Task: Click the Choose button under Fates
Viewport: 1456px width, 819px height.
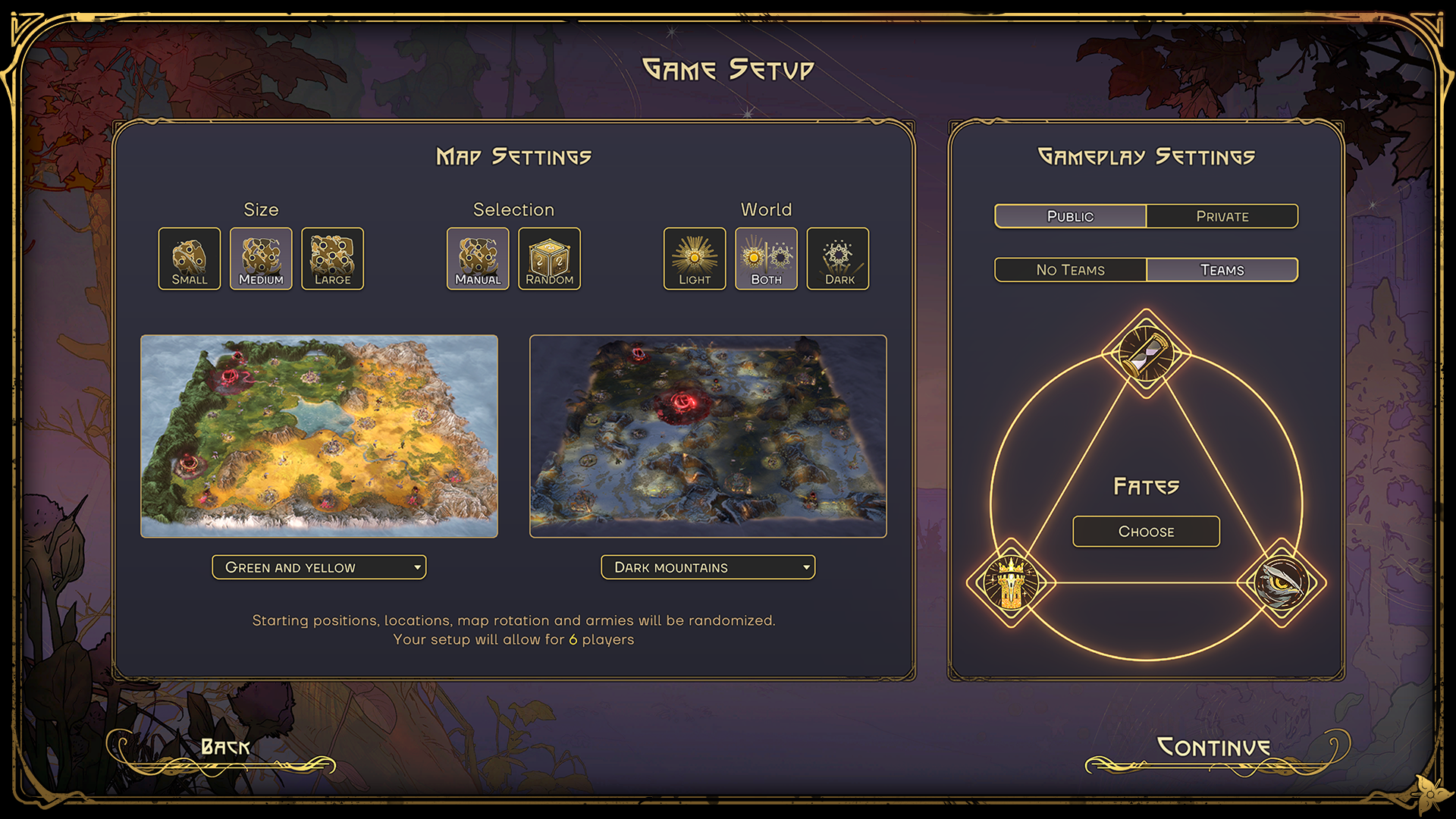Action: coord(1146,532)
